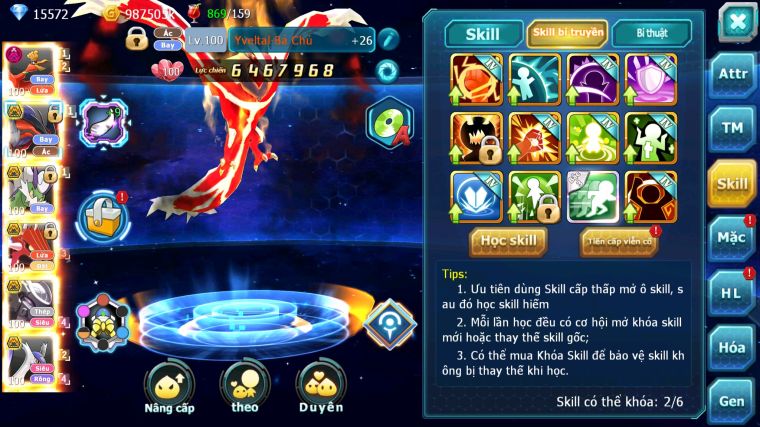The image size is (760, 427).
Task: Go to the HL side tab
Action: tap(732, 293)
